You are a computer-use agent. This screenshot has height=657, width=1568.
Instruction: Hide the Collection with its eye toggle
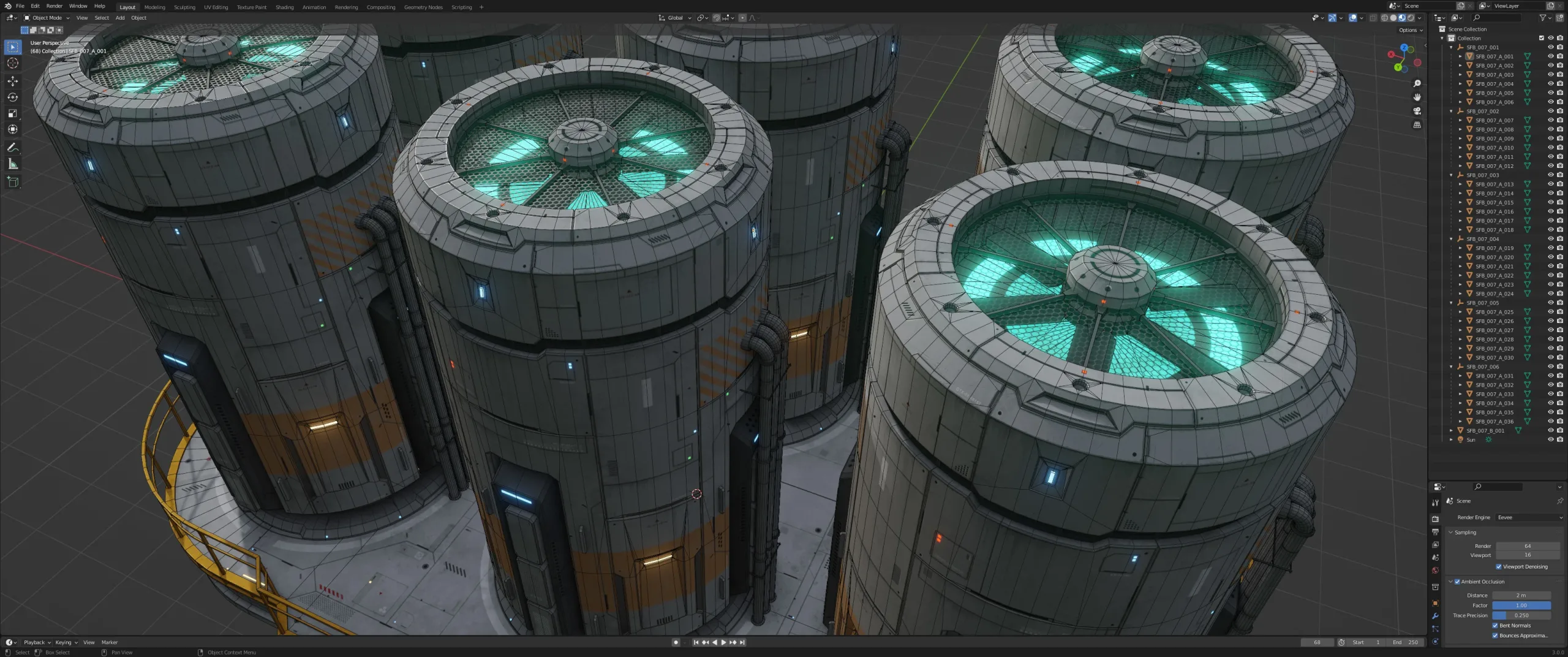pos(1550,37)
